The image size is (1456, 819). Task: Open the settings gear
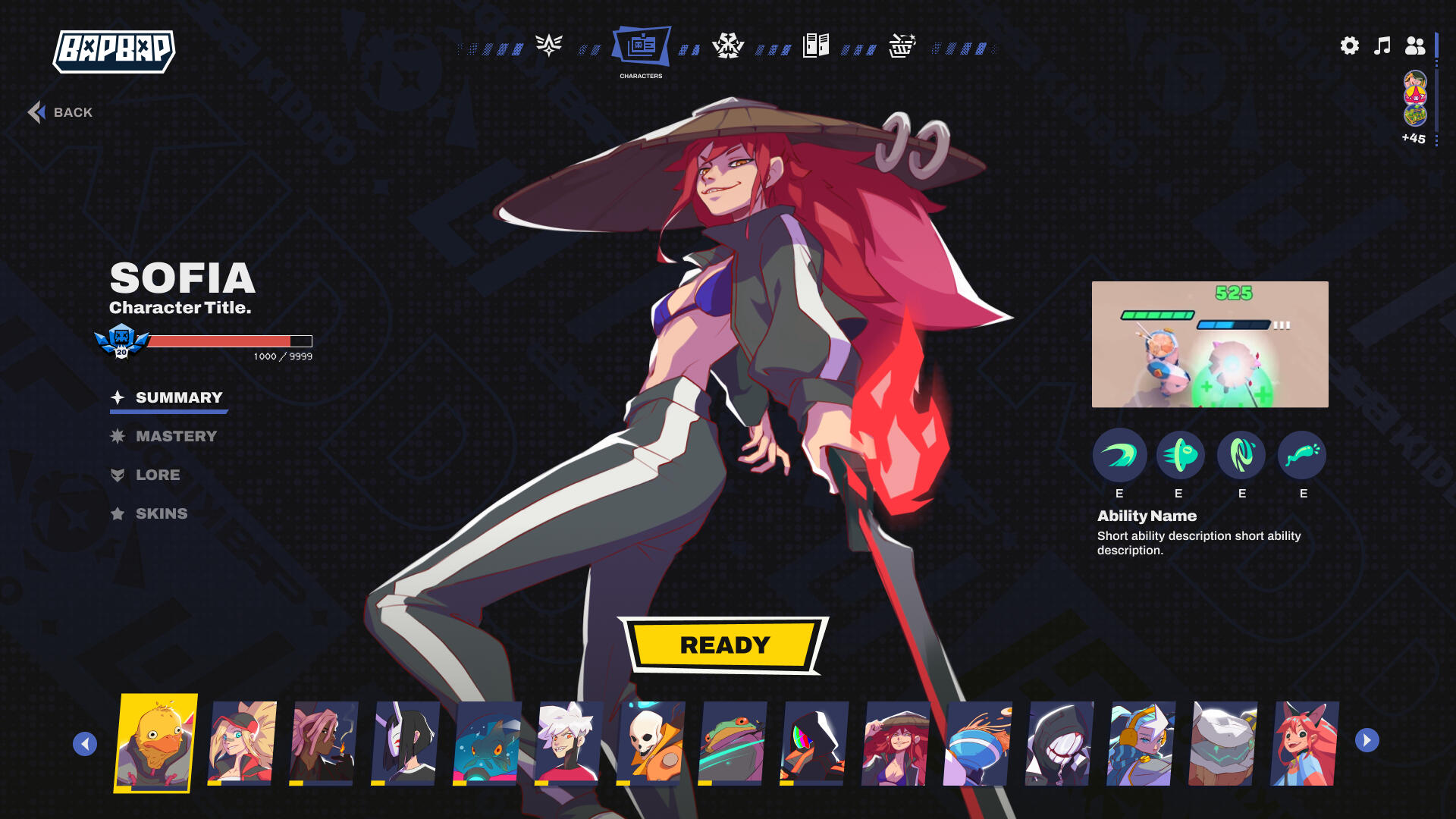click(x=1349, y=45)
